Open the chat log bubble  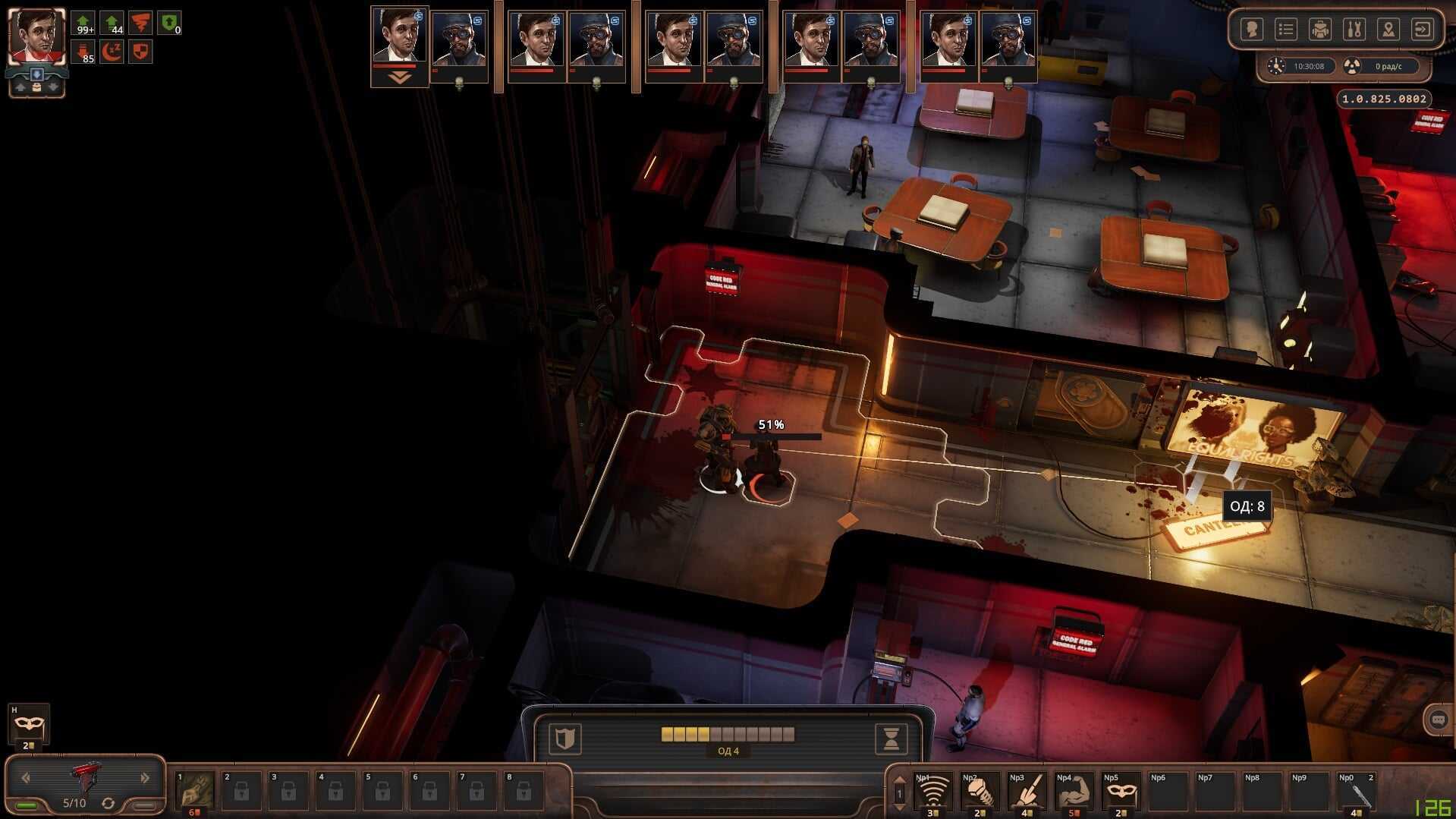(1438, 720)
